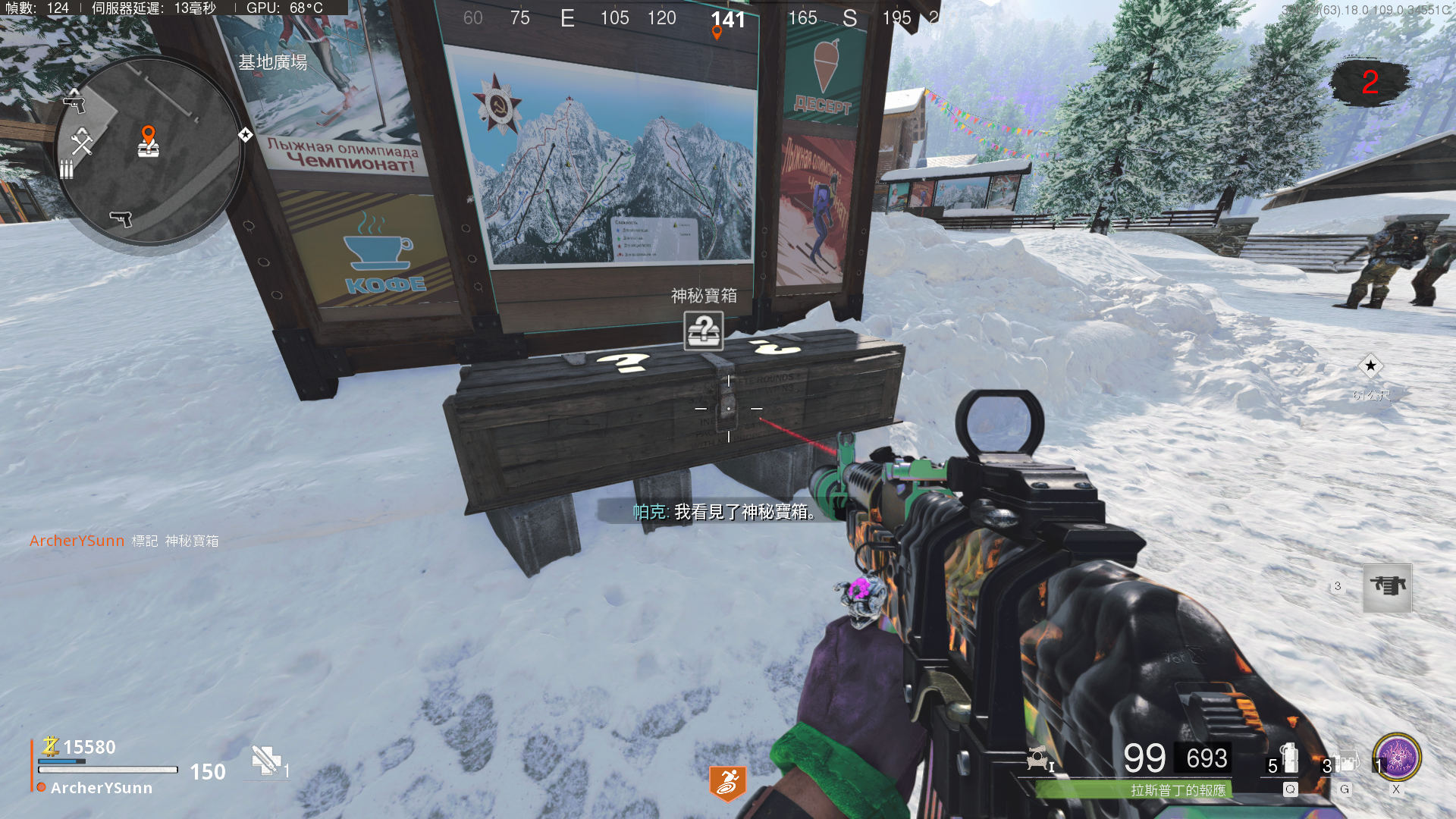Click the mystery box question-mark marker icon
Image resolution: width=1456 pixels, height=819 pixels.
click(704, 331)
